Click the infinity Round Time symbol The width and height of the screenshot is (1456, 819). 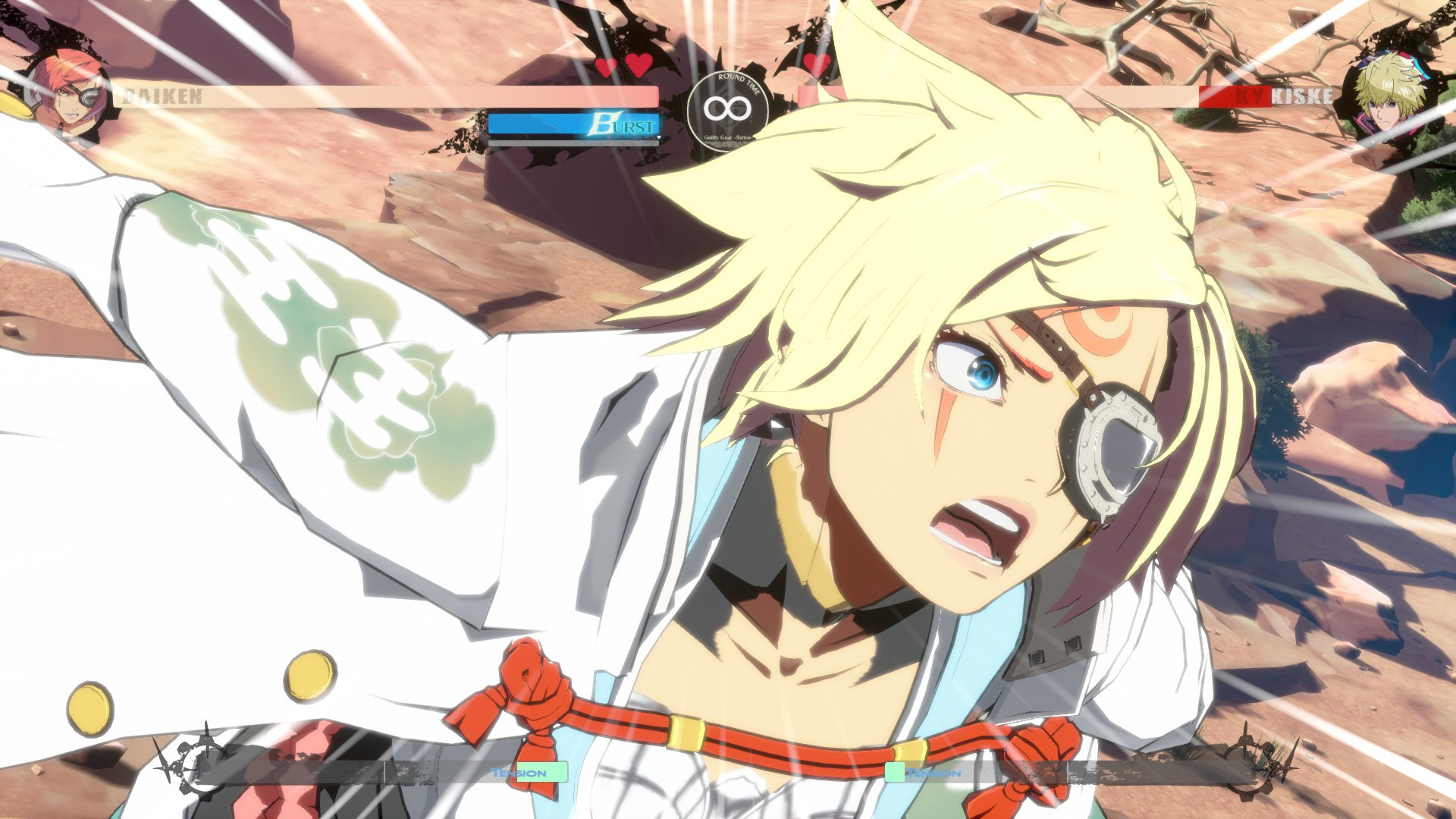[730, 108]
